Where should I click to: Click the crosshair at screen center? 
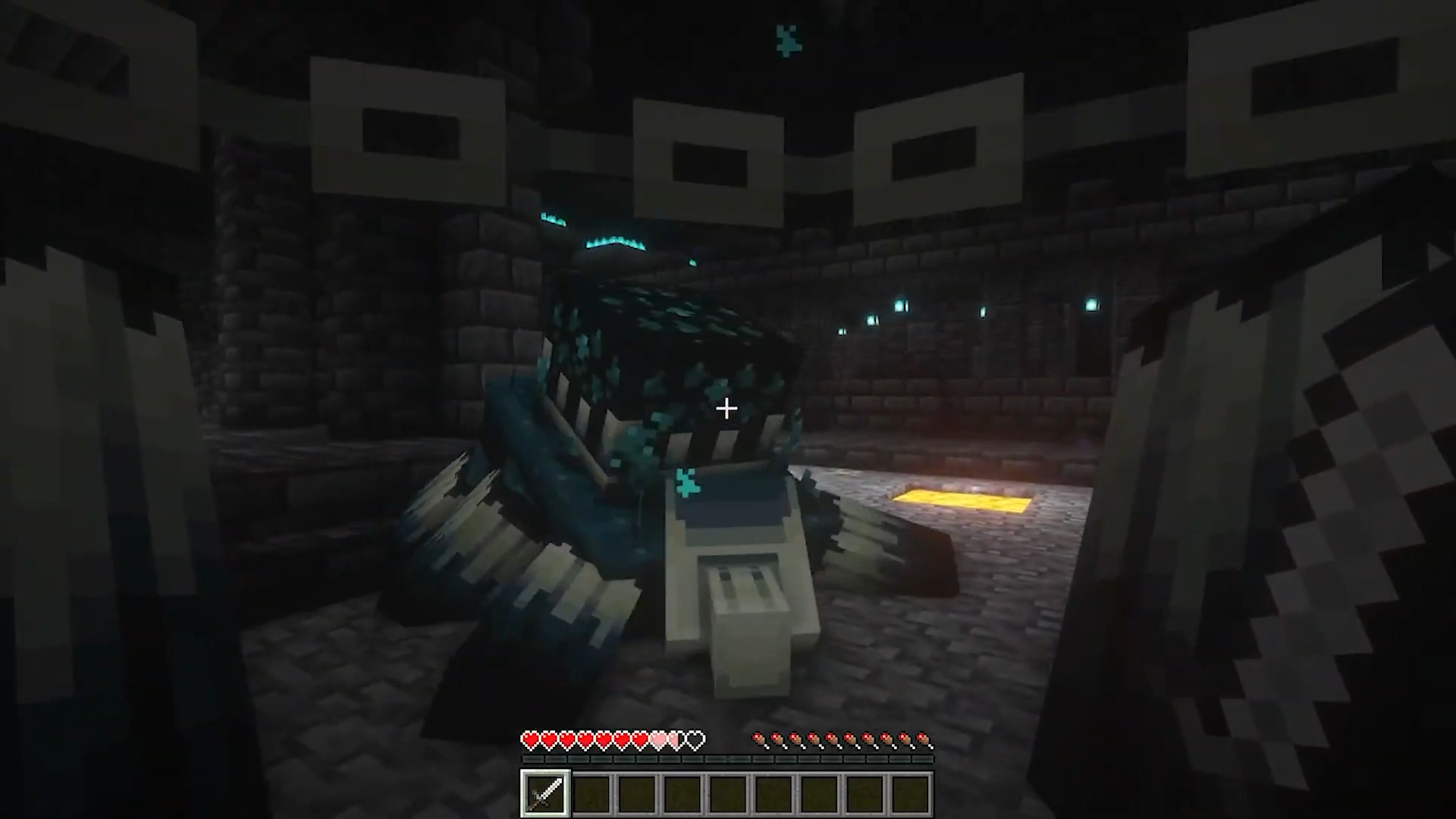(726, 409)
